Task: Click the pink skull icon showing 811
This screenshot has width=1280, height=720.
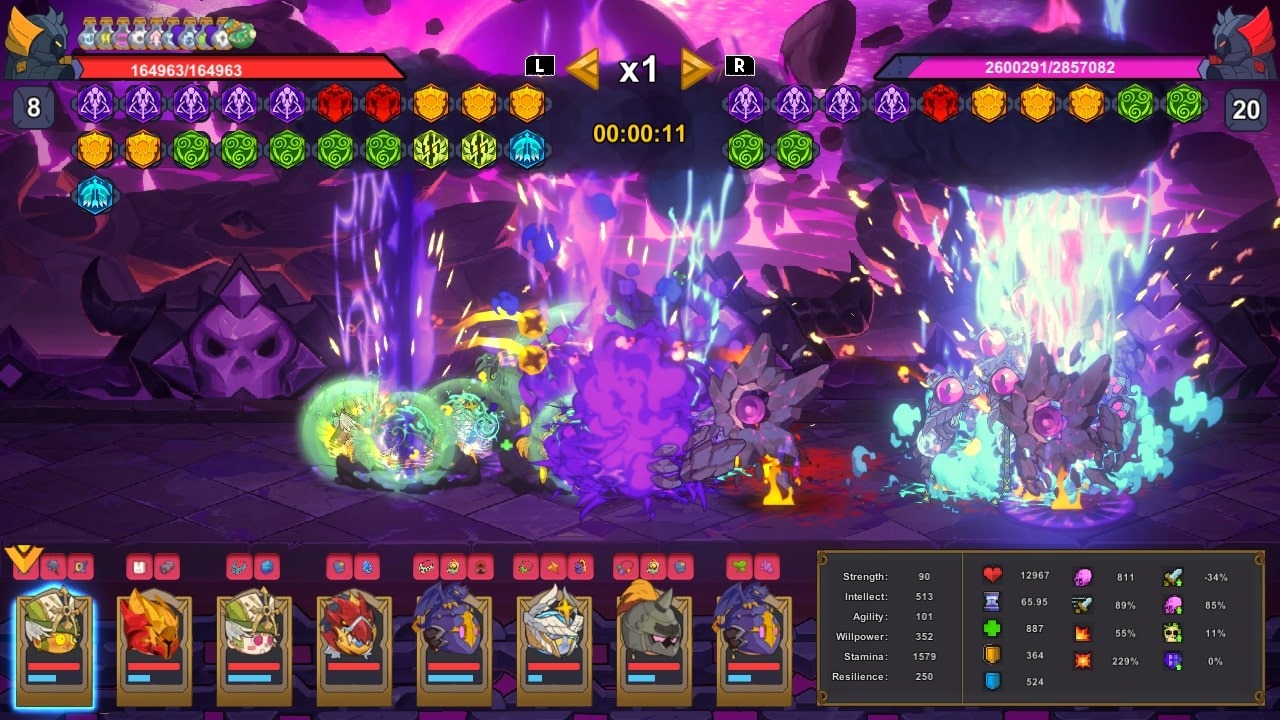Action: coord(1082,577)
